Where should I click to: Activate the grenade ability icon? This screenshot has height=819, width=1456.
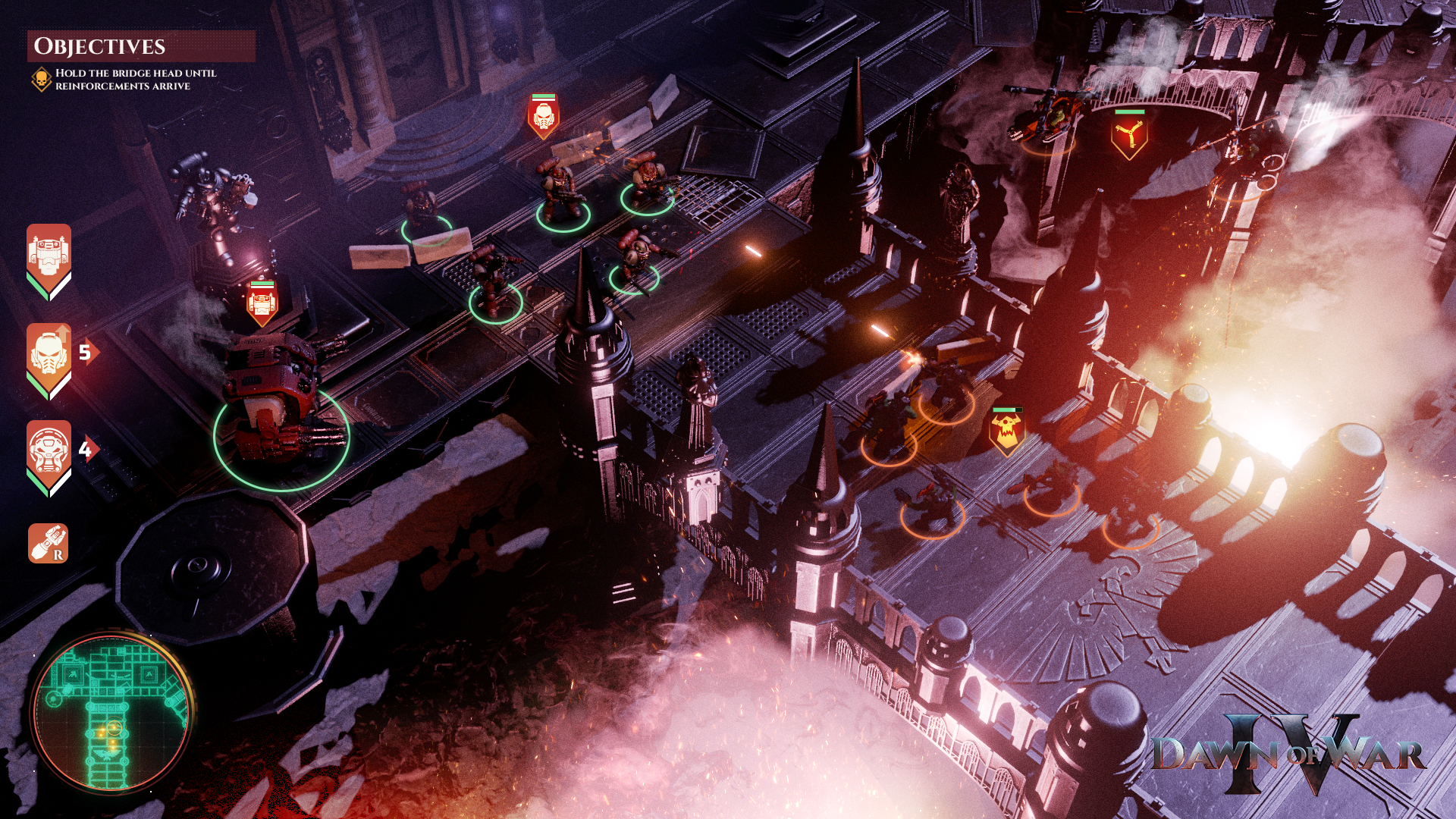[x=49, y=543]
